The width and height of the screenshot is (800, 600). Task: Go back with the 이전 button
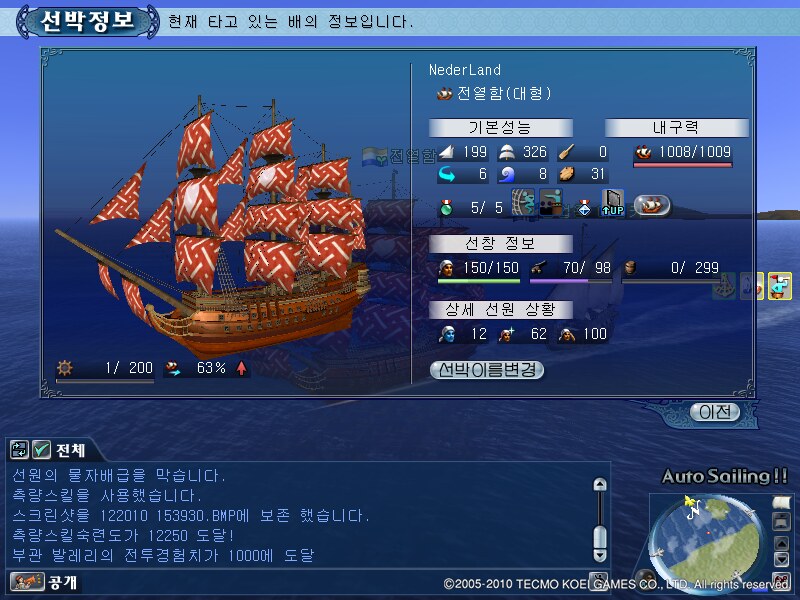[x=716, y=411]
